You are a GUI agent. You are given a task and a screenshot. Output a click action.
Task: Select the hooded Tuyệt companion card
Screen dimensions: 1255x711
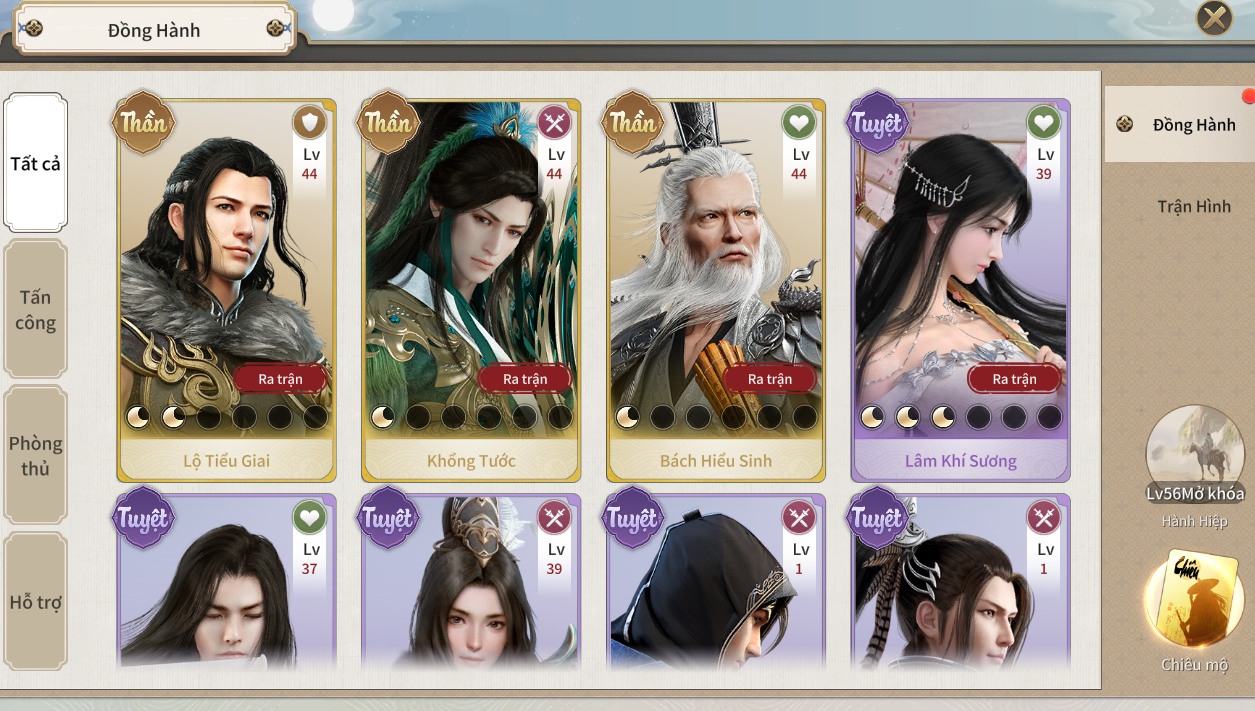pos(715,590)
